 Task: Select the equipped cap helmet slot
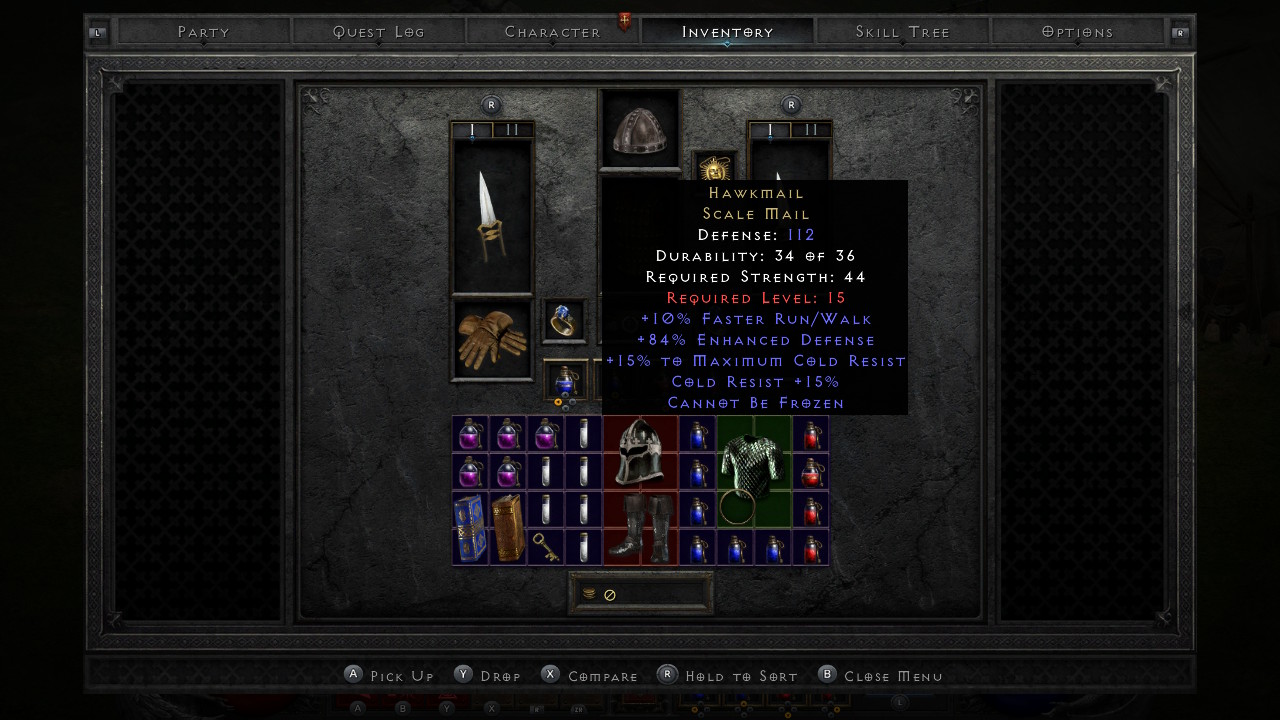[639, 130]
